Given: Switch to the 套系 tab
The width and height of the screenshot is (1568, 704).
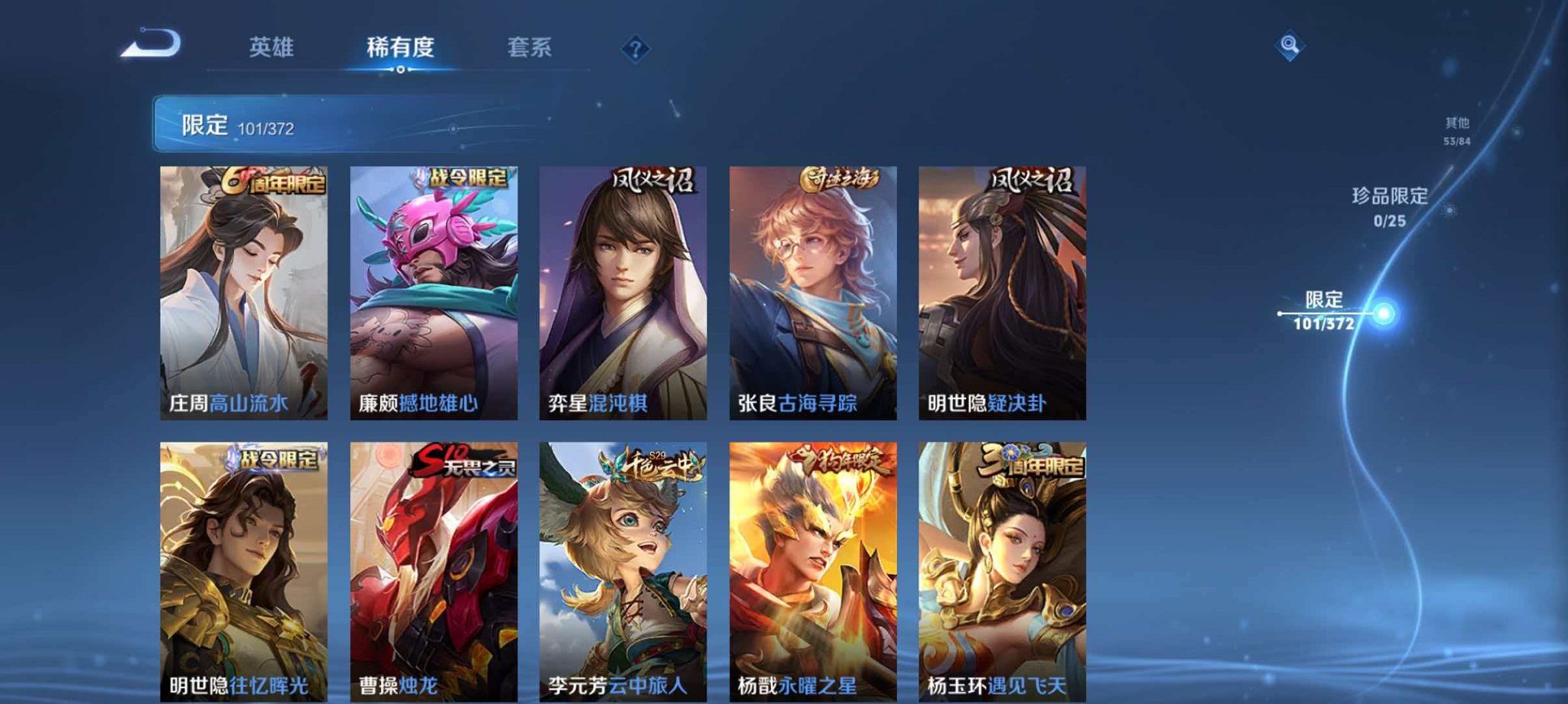Looking at the screenshot, I should tap(529, 47).
